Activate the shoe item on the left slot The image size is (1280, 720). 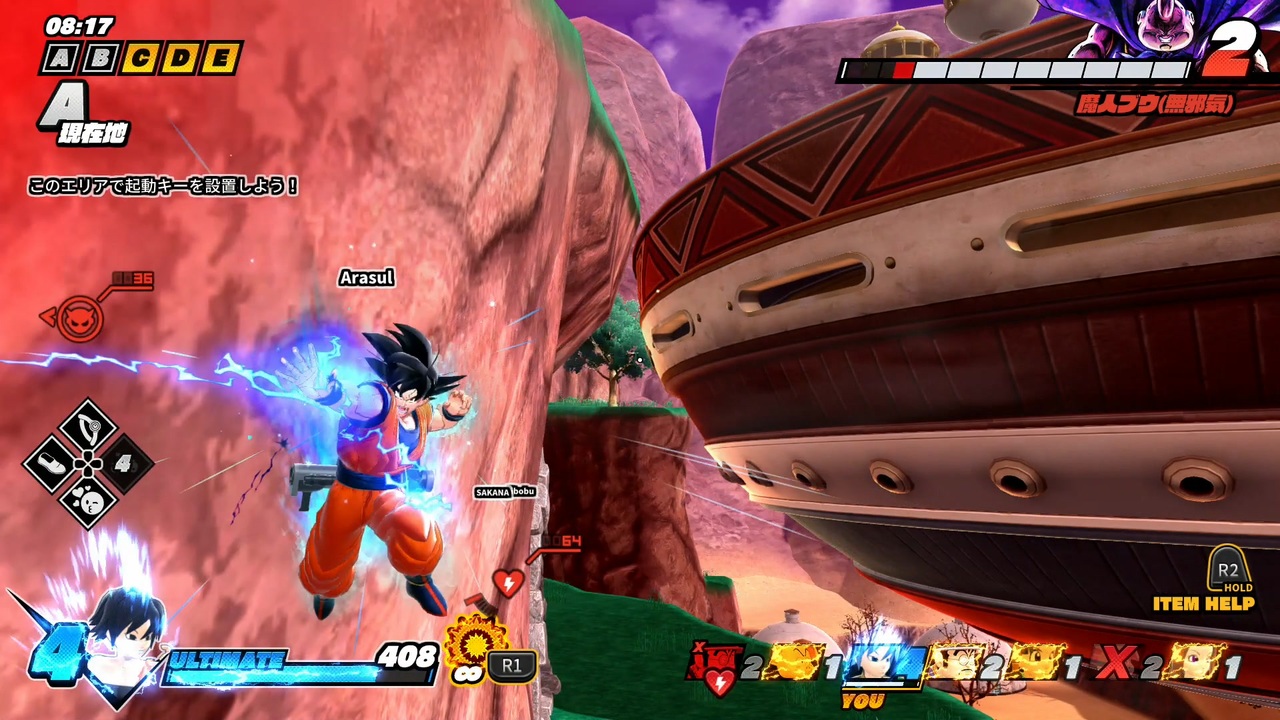[52, 464]
